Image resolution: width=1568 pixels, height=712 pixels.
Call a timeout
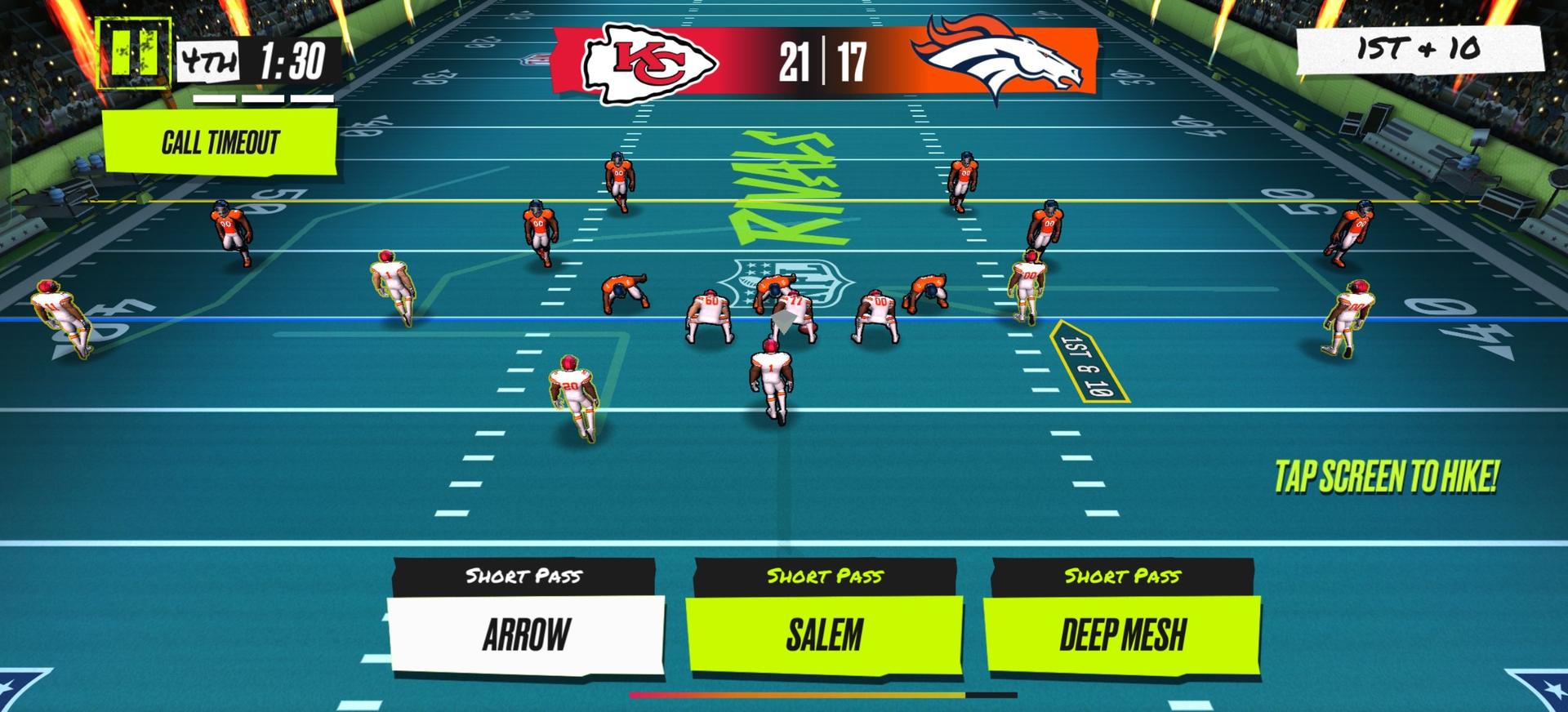click(220, 142)
